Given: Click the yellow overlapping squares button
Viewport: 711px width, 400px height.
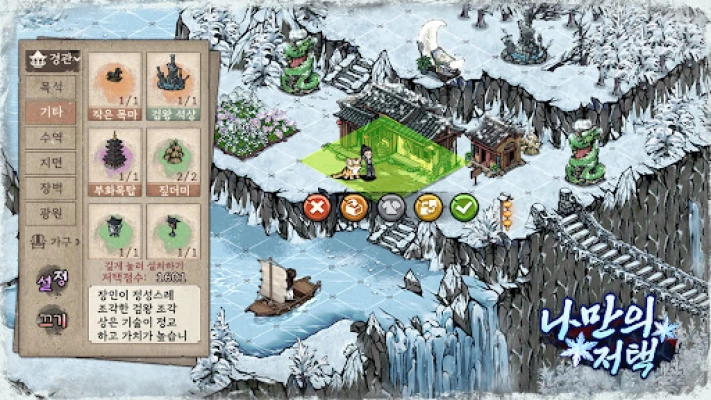Looking at the screenshot, I should (x=427, y=208).
